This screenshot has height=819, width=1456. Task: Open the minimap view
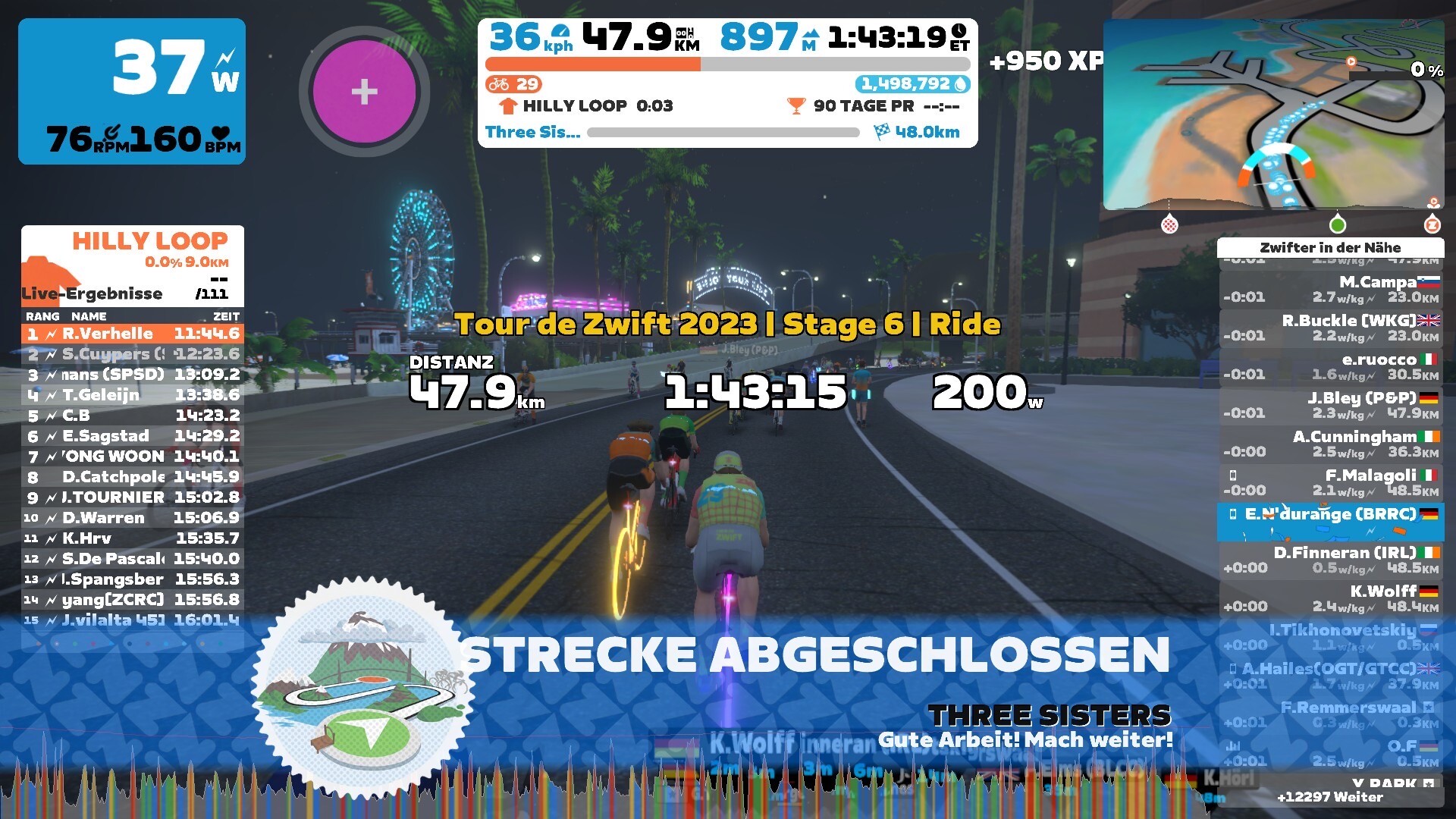pos(1272,115)
